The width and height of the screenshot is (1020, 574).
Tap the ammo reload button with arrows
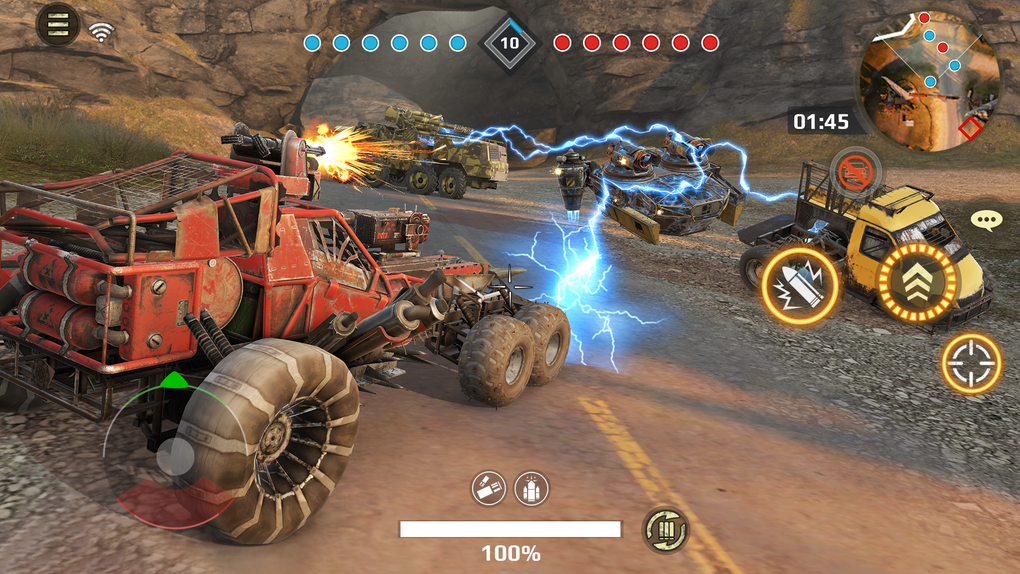tap(664, 530)
